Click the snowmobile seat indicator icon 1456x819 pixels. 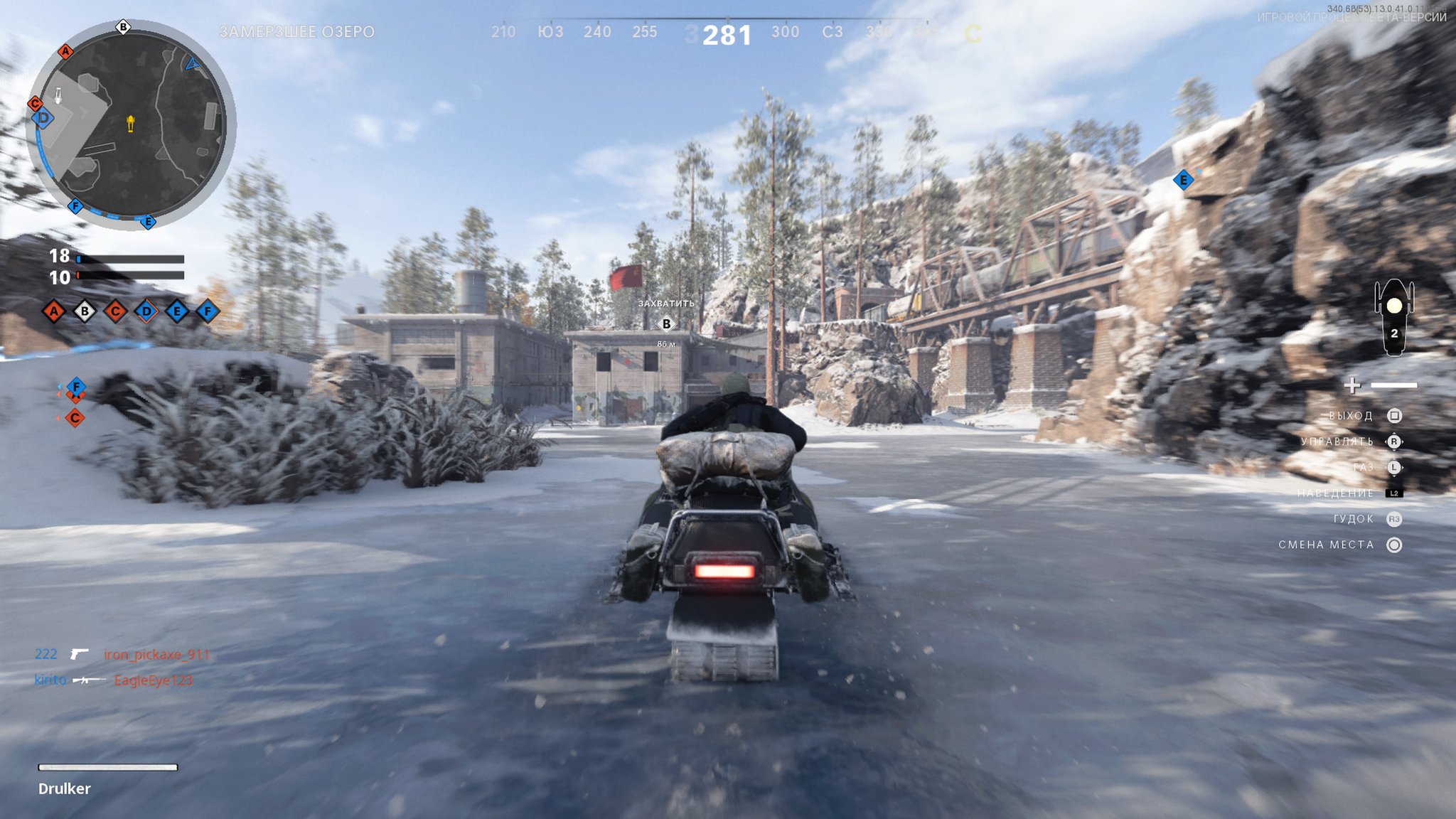pyautogui.click(x=1393, y=316)
